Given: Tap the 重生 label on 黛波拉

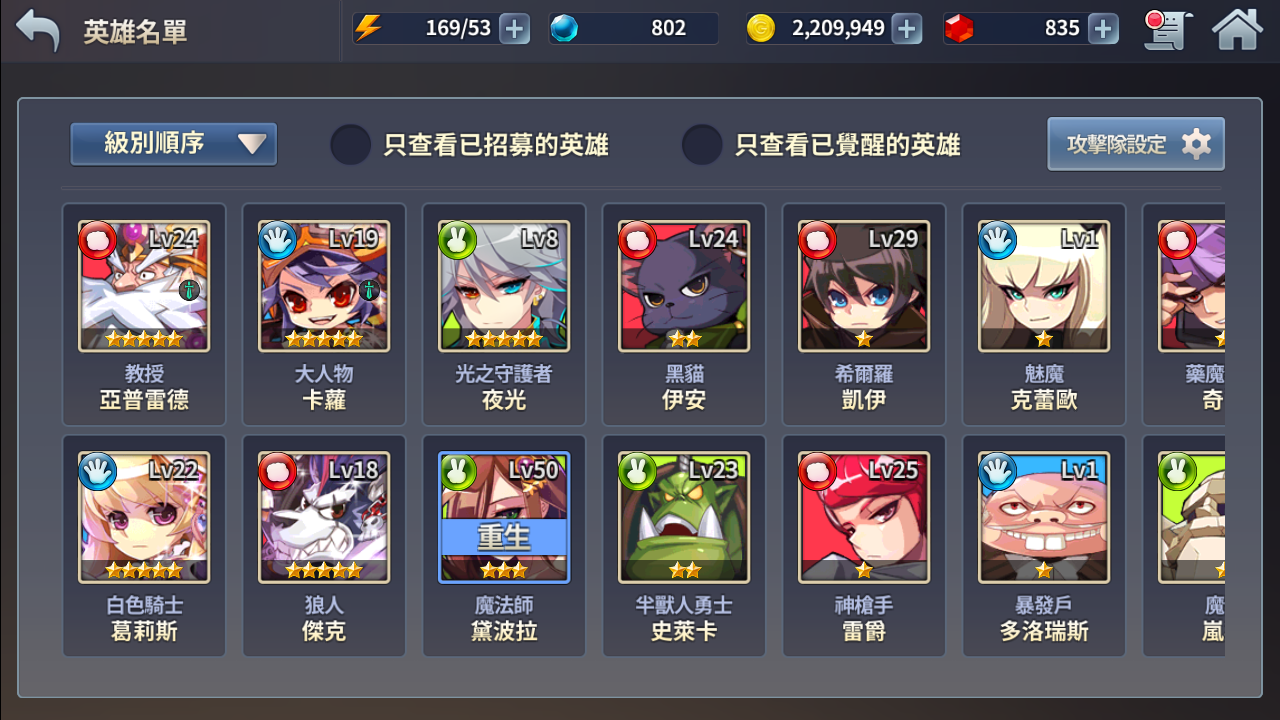Looking at the screenshot, I should point(503,537).
